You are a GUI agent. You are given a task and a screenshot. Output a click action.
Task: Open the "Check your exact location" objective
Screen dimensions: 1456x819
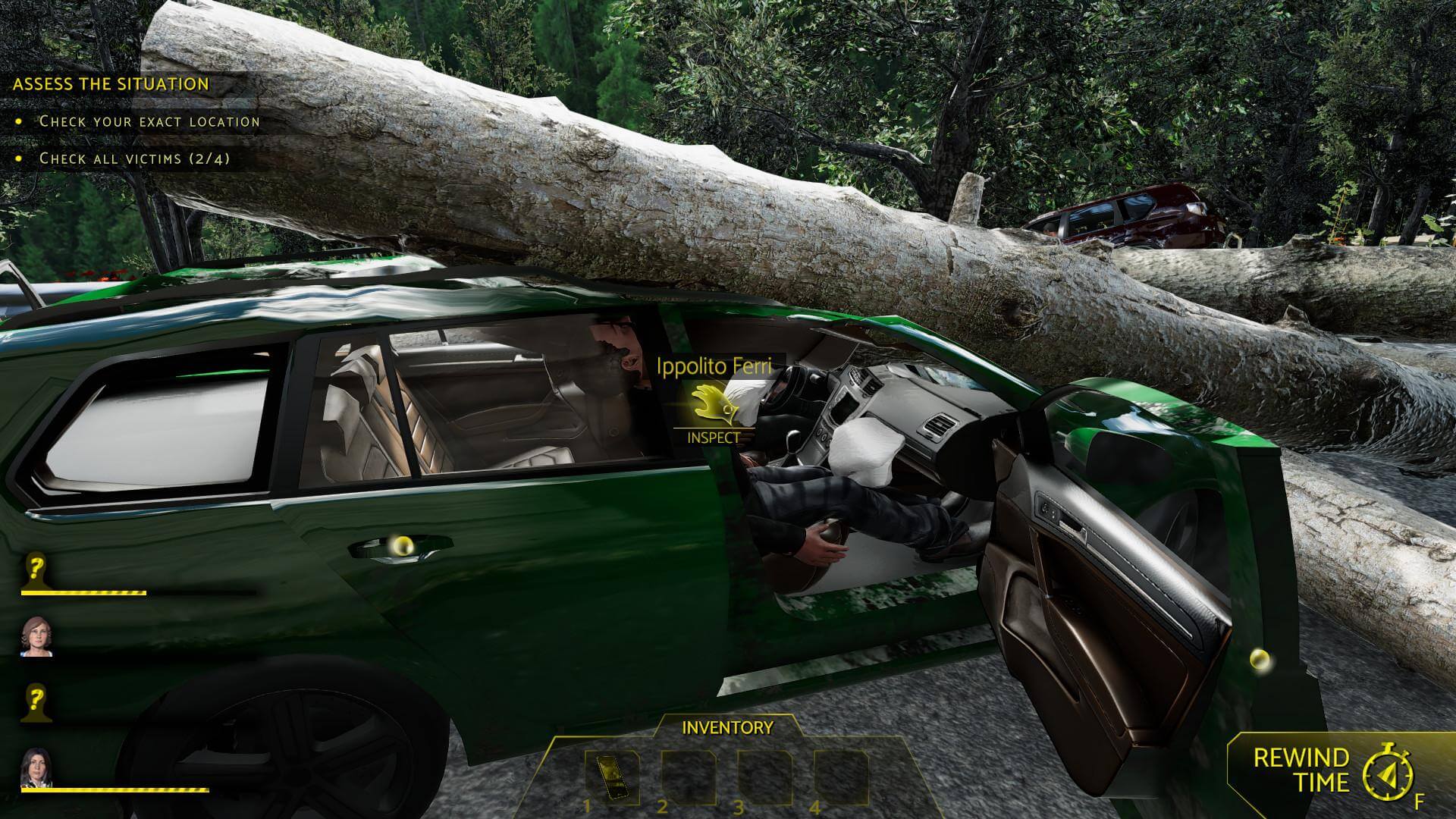pos(149,121)
